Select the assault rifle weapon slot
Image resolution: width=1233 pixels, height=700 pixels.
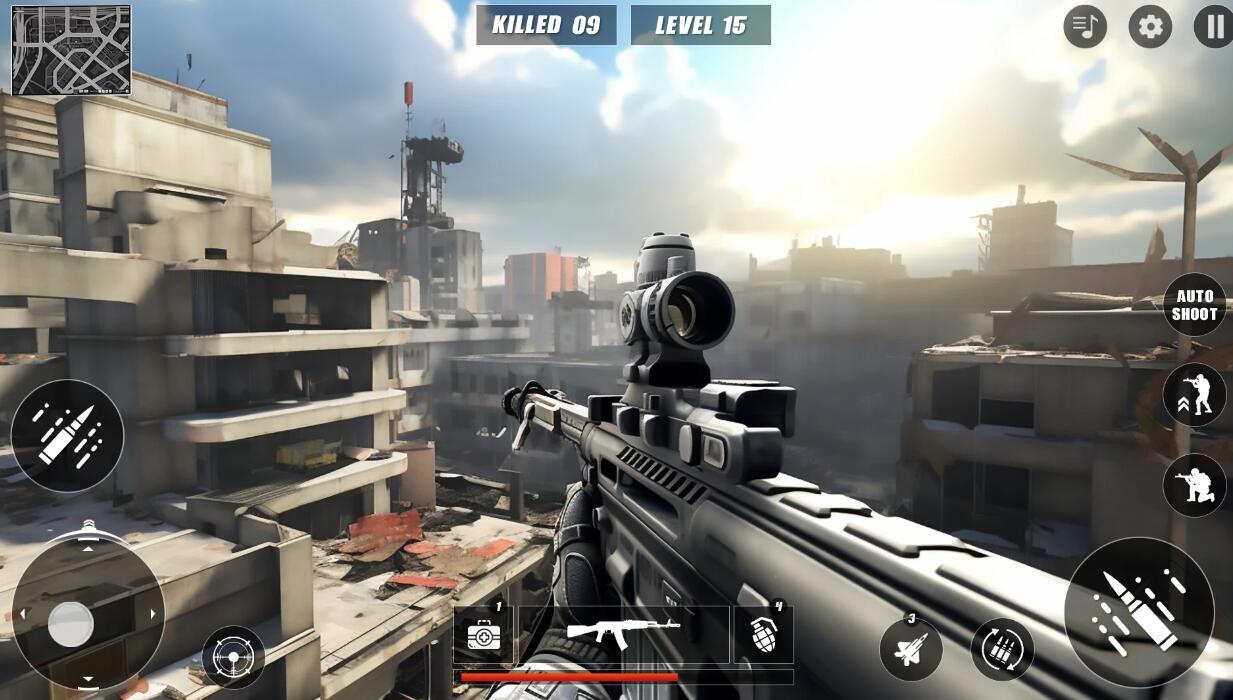tap(624, 634)
